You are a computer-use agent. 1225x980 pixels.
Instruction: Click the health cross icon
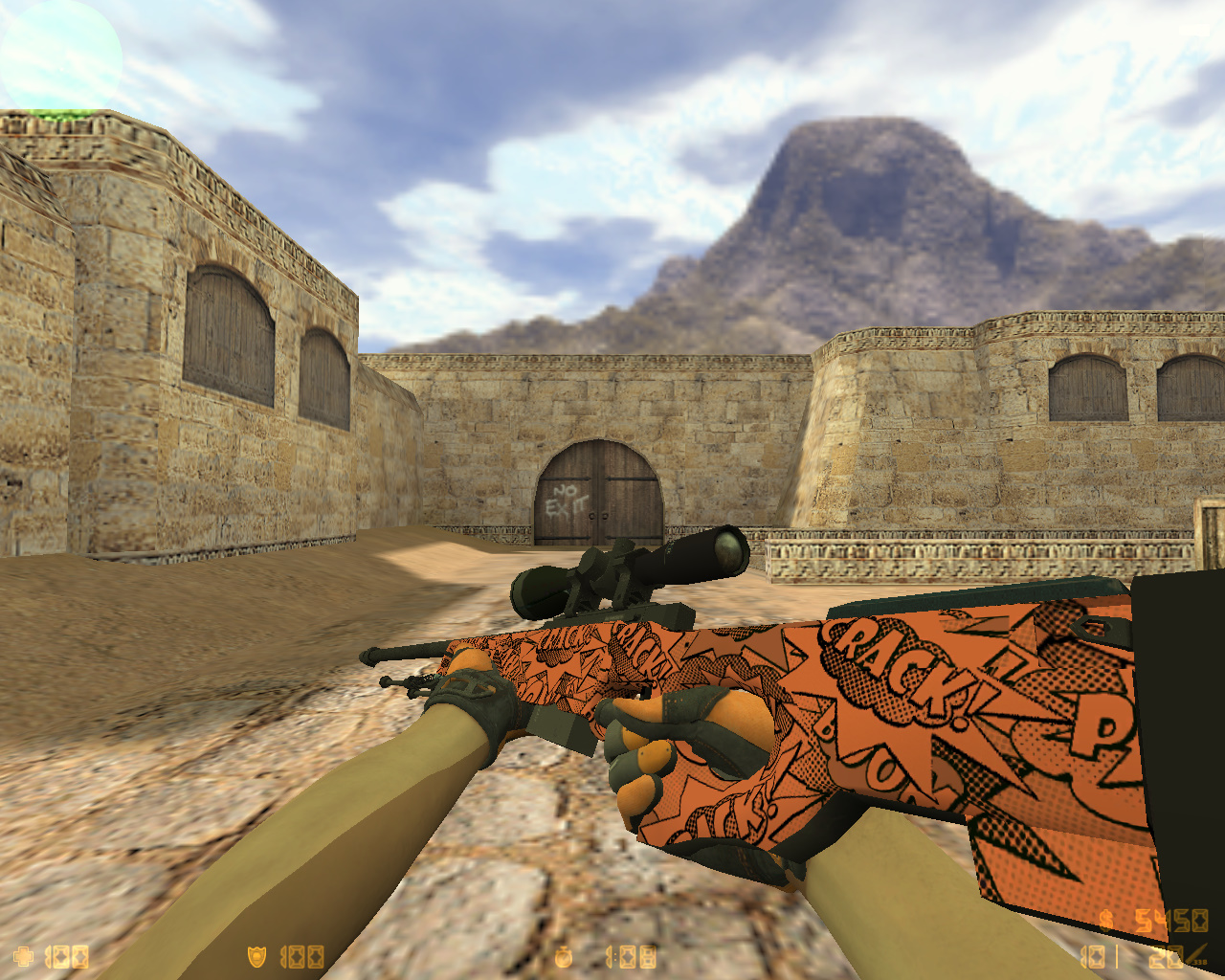[x=22, y=954]
